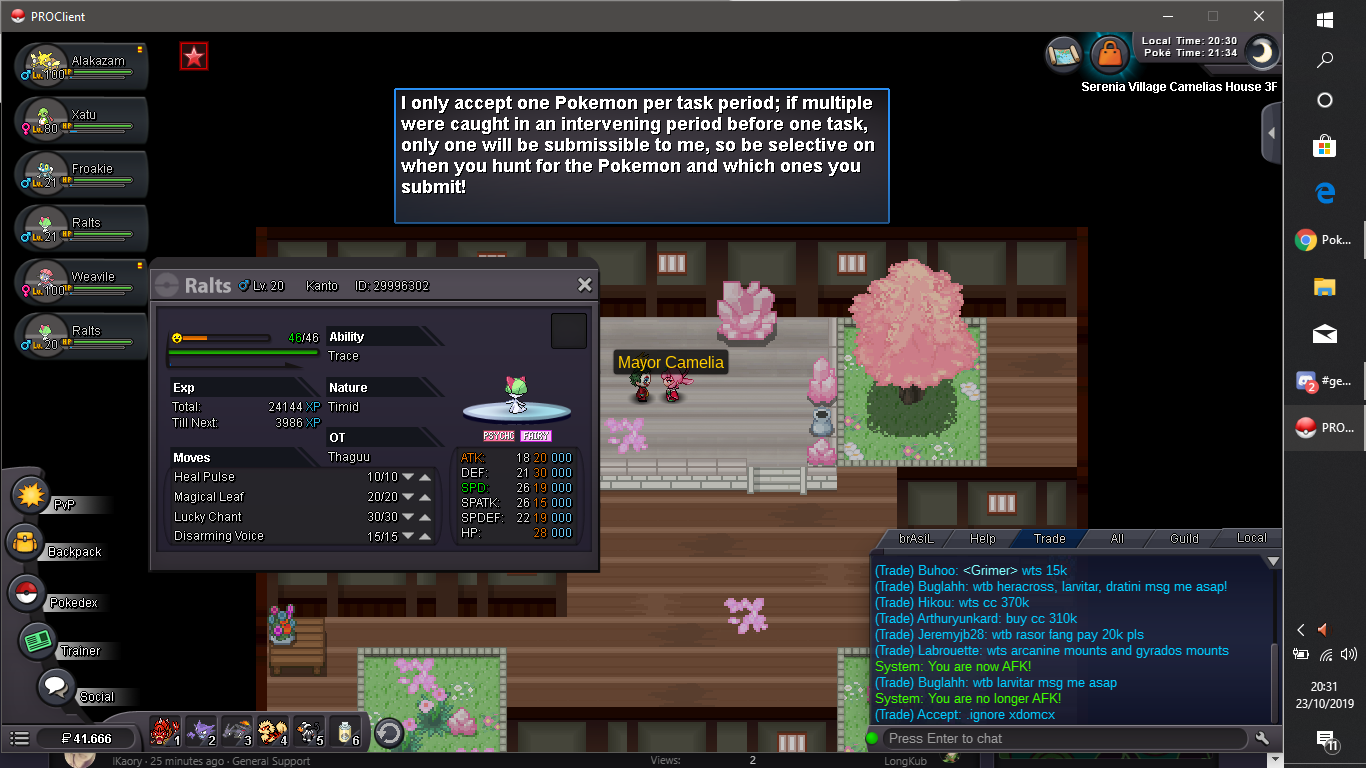The height and width of the screenshot is (768, 1366).
Task: Open the Social menu
Action: (56, 688)
